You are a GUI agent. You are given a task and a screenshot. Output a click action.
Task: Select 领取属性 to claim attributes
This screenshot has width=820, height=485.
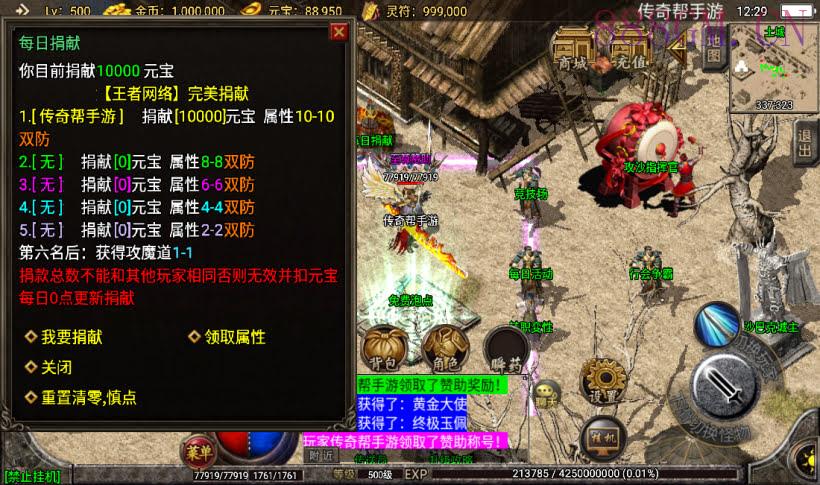[x=234, y=338]
